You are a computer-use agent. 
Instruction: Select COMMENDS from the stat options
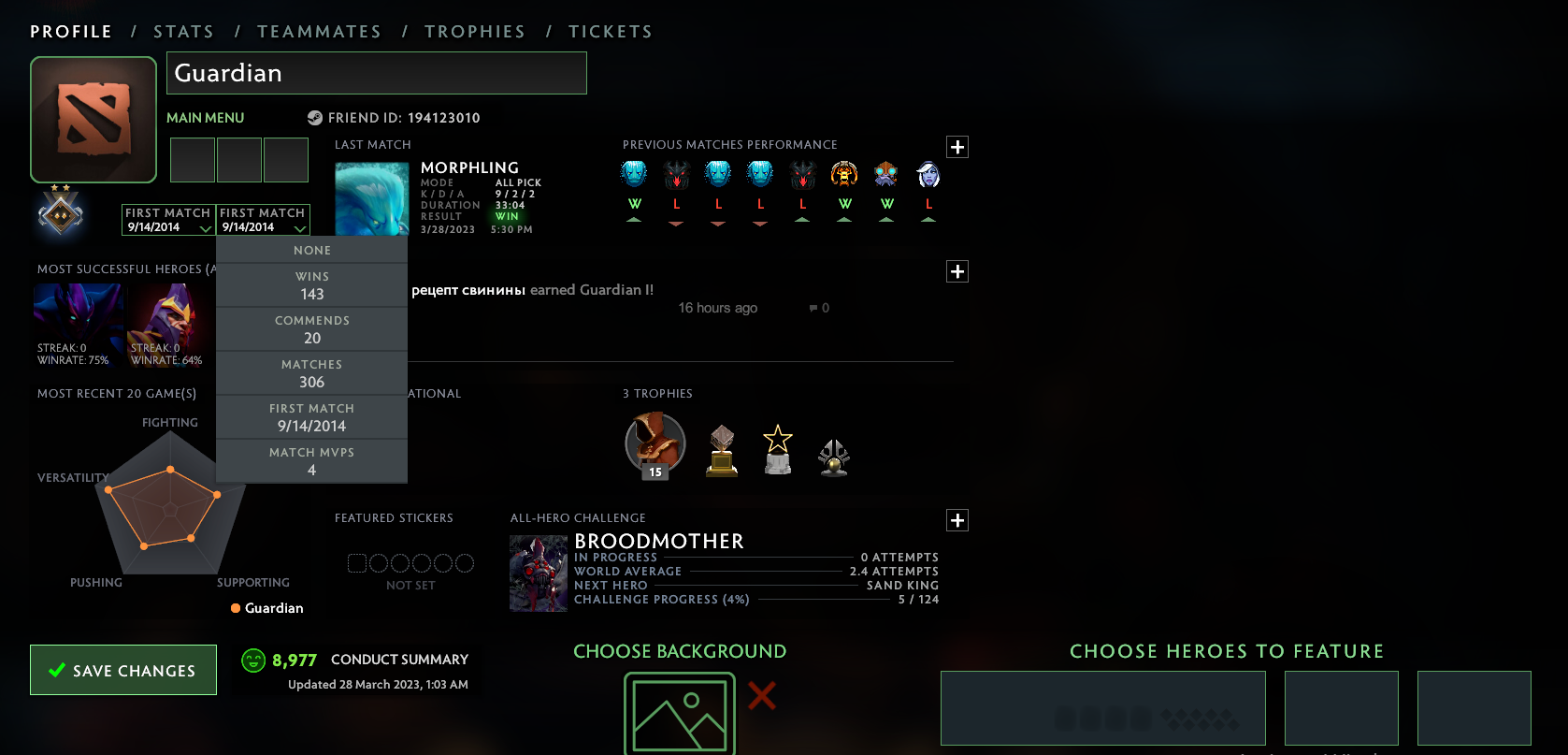311,328
